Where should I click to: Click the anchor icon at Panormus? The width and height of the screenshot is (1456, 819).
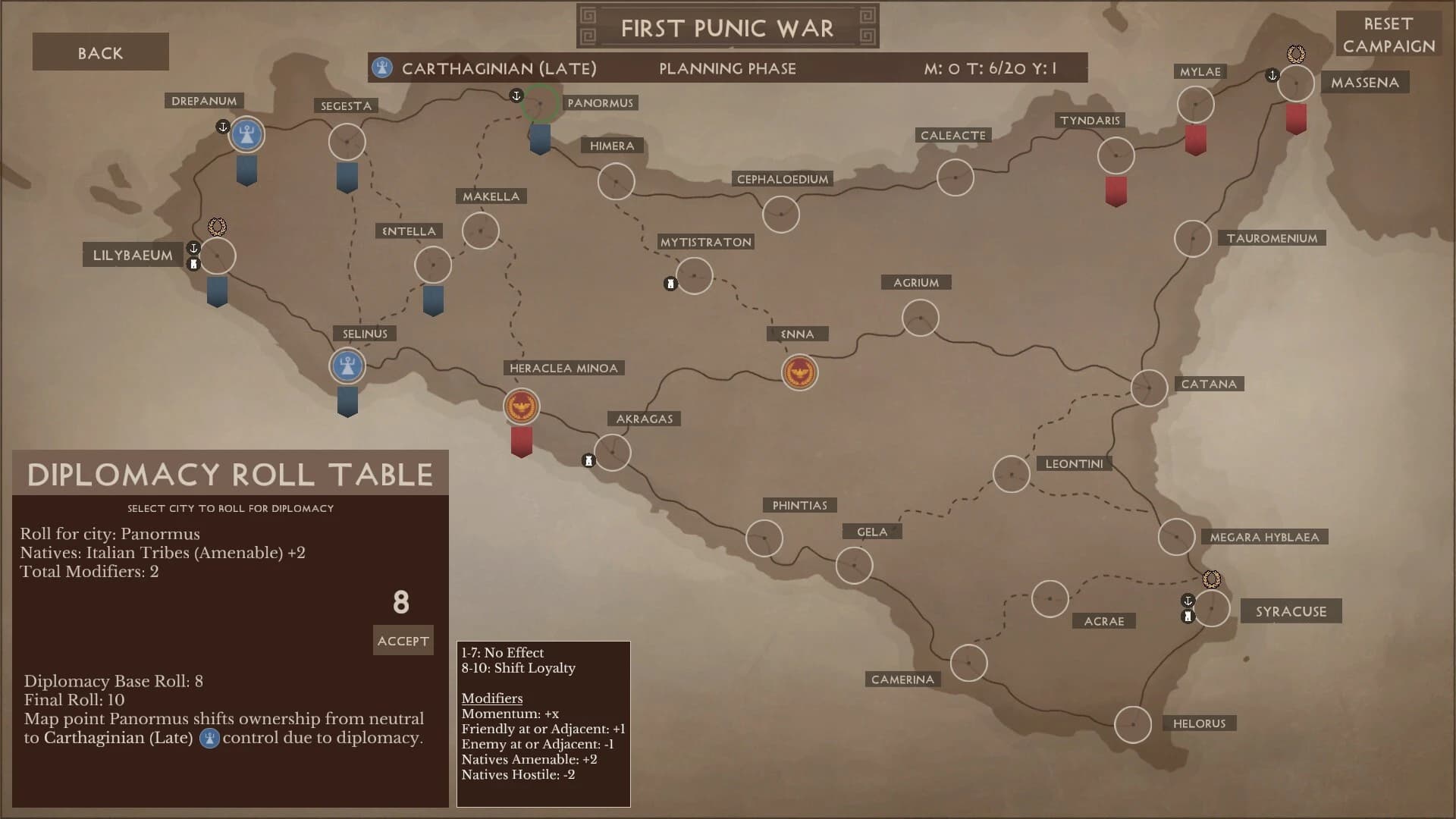(516, 96)
